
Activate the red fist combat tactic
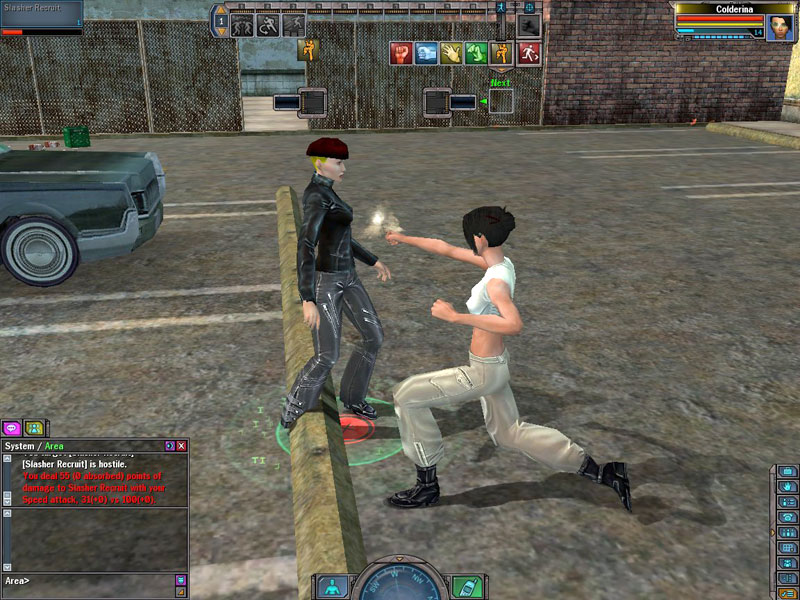coord(402,53)
